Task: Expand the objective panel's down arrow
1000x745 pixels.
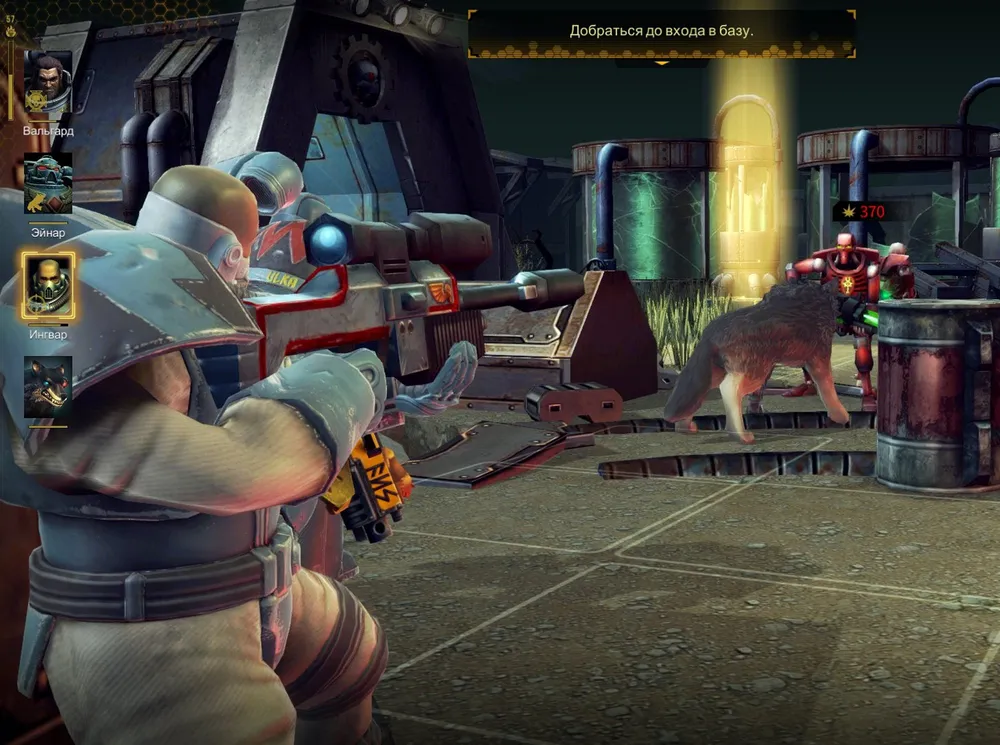Action: tap(661, 63)
